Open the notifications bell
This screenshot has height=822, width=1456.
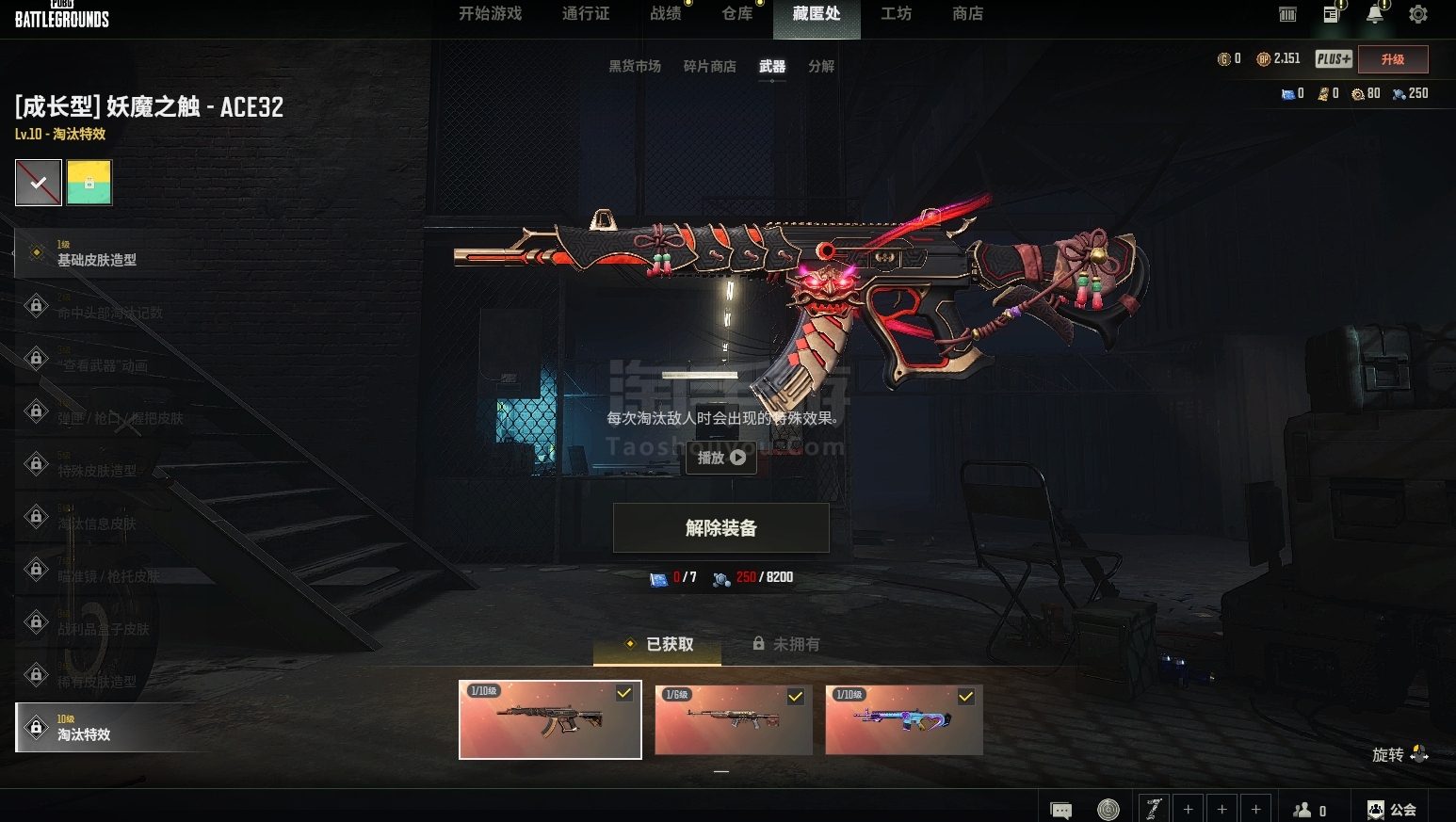[x=1375, y=14]
